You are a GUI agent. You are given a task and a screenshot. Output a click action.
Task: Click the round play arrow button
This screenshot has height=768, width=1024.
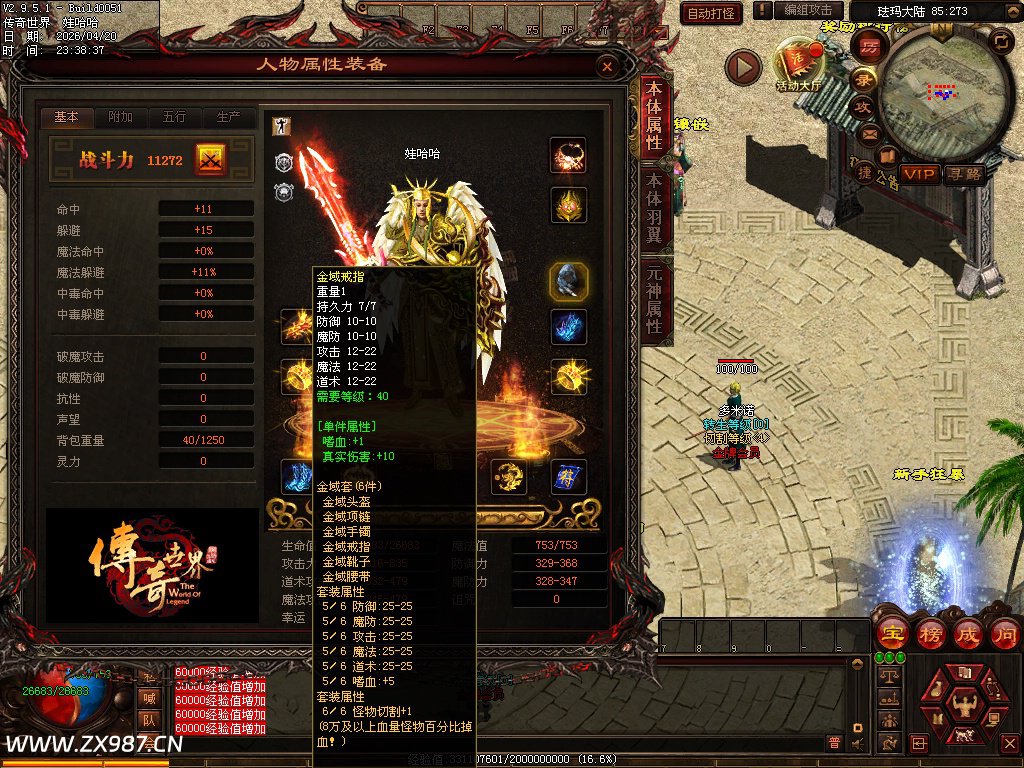(x=743, y=67)
